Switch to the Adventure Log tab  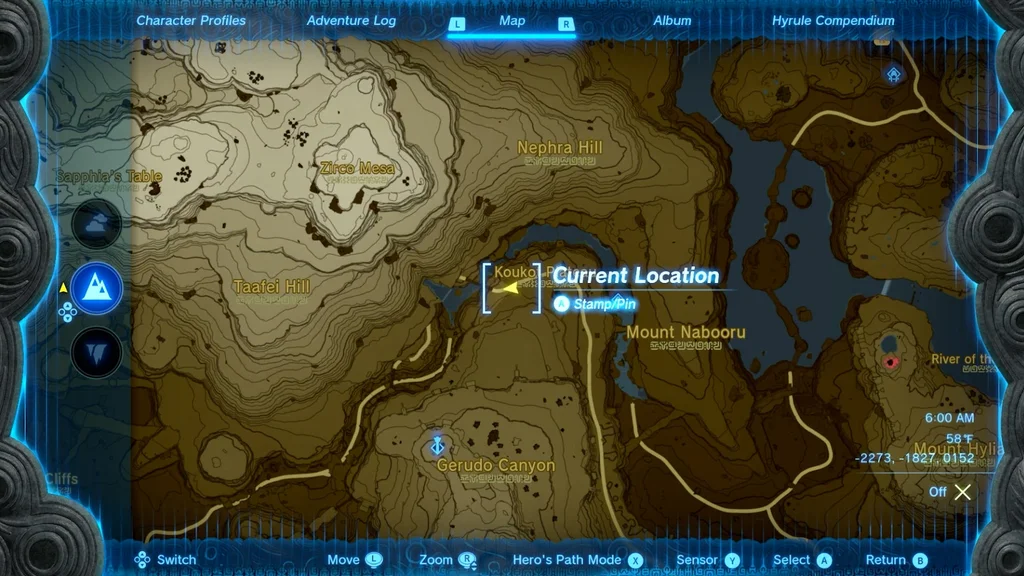351,20
